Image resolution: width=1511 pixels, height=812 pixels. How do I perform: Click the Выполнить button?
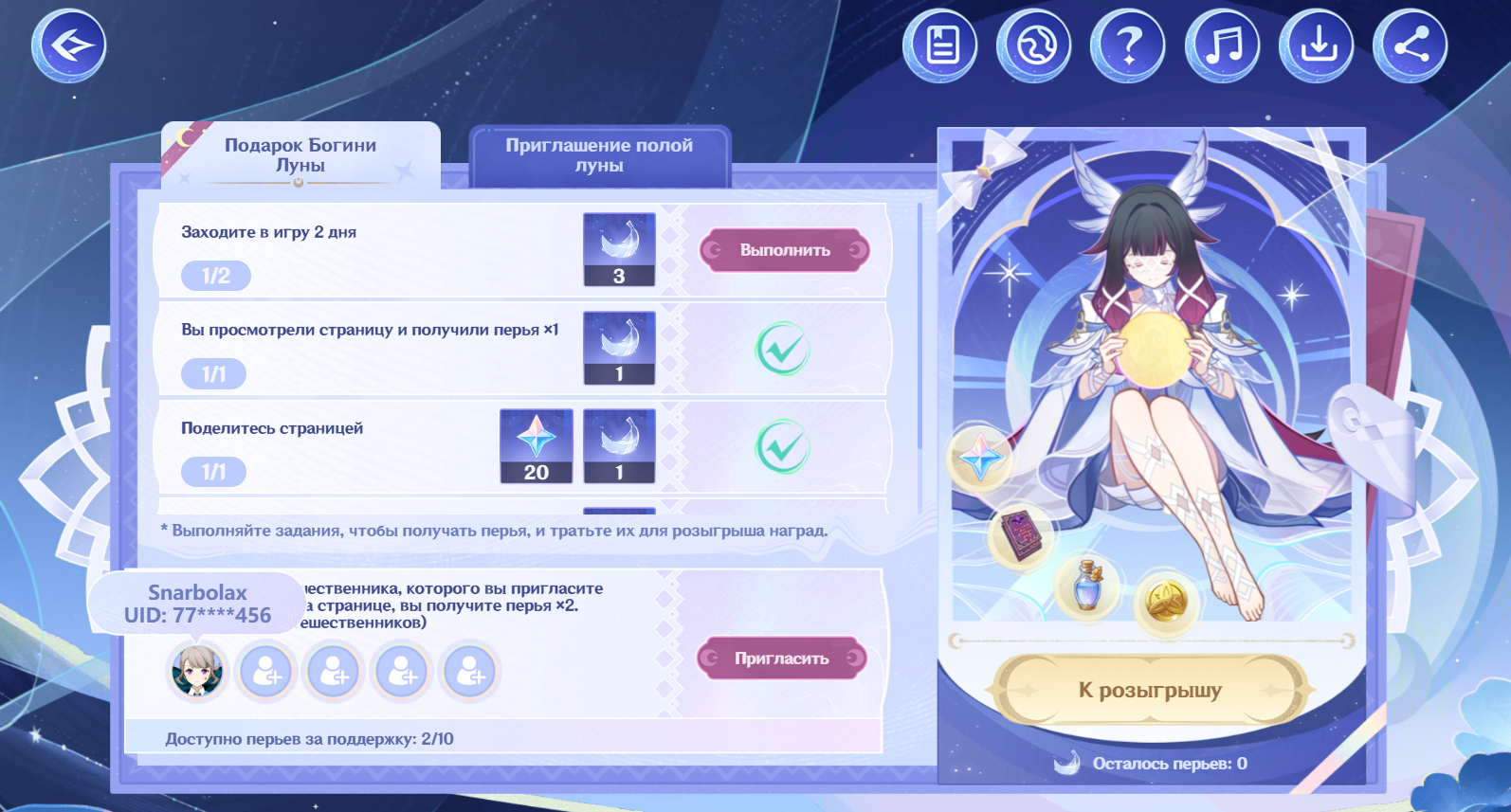click(784, 250)
